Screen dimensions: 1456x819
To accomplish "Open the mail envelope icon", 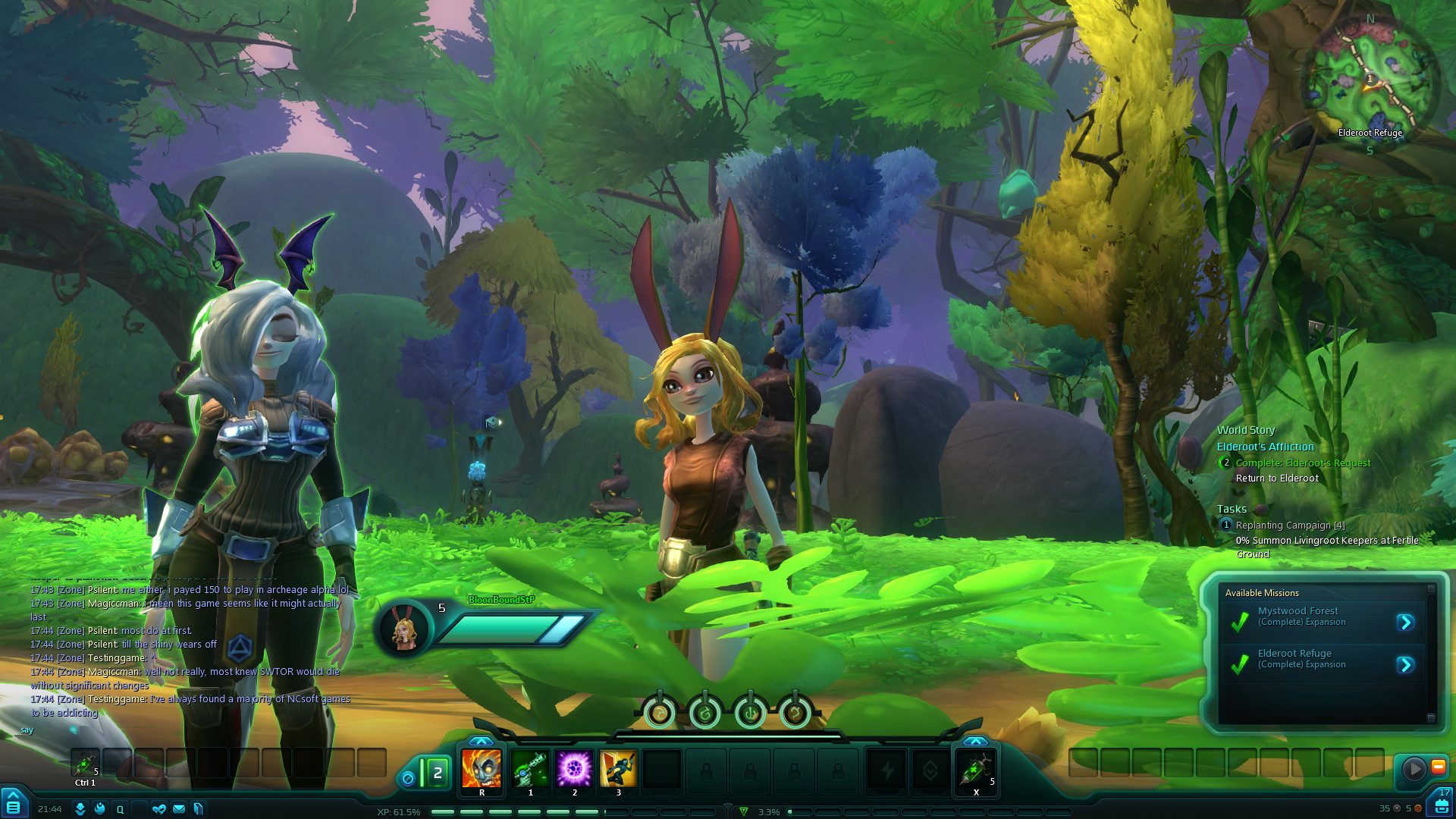I will (x=179, y=809).
